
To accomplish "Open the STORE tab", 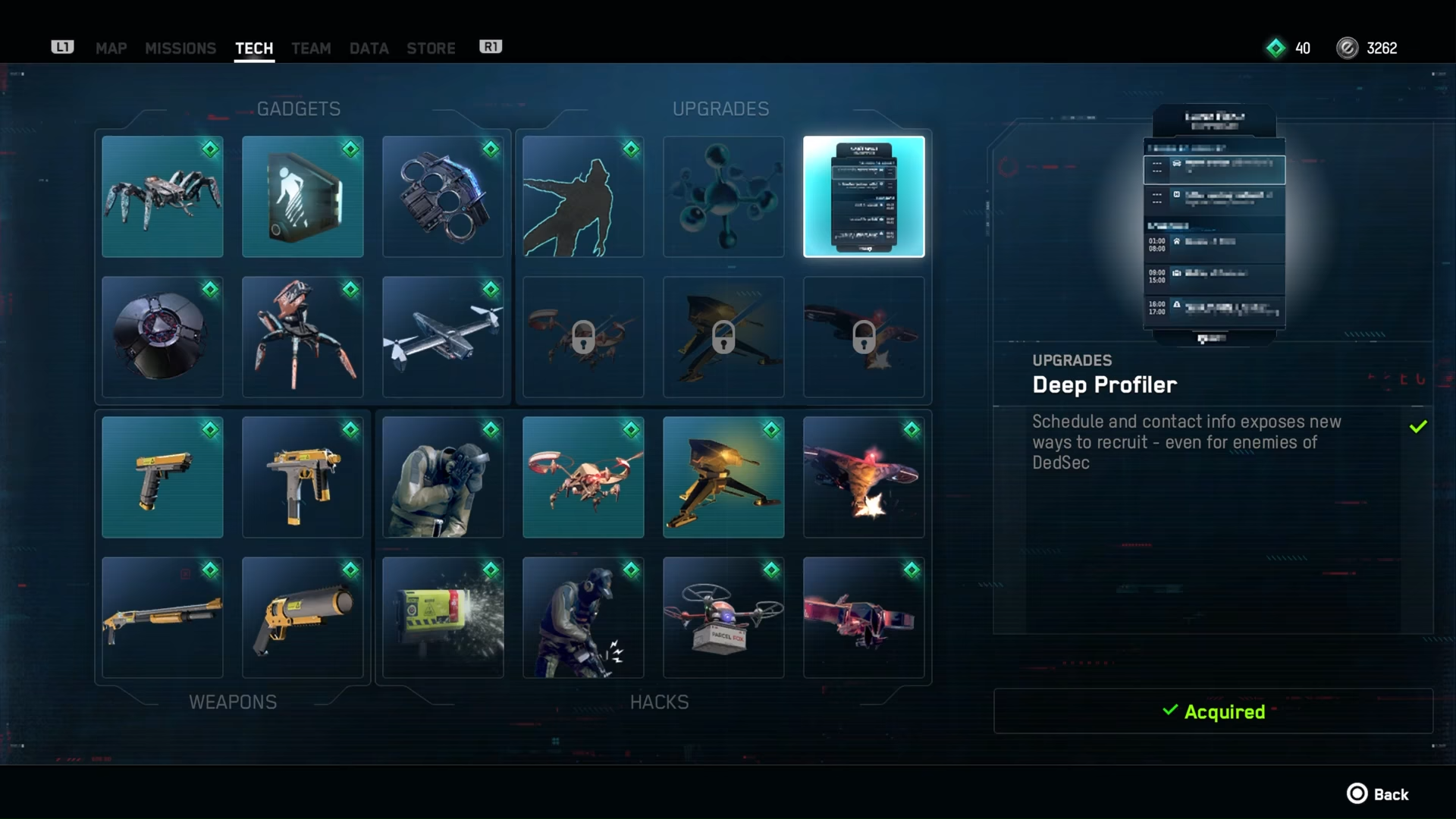I will tap(431, 49).
